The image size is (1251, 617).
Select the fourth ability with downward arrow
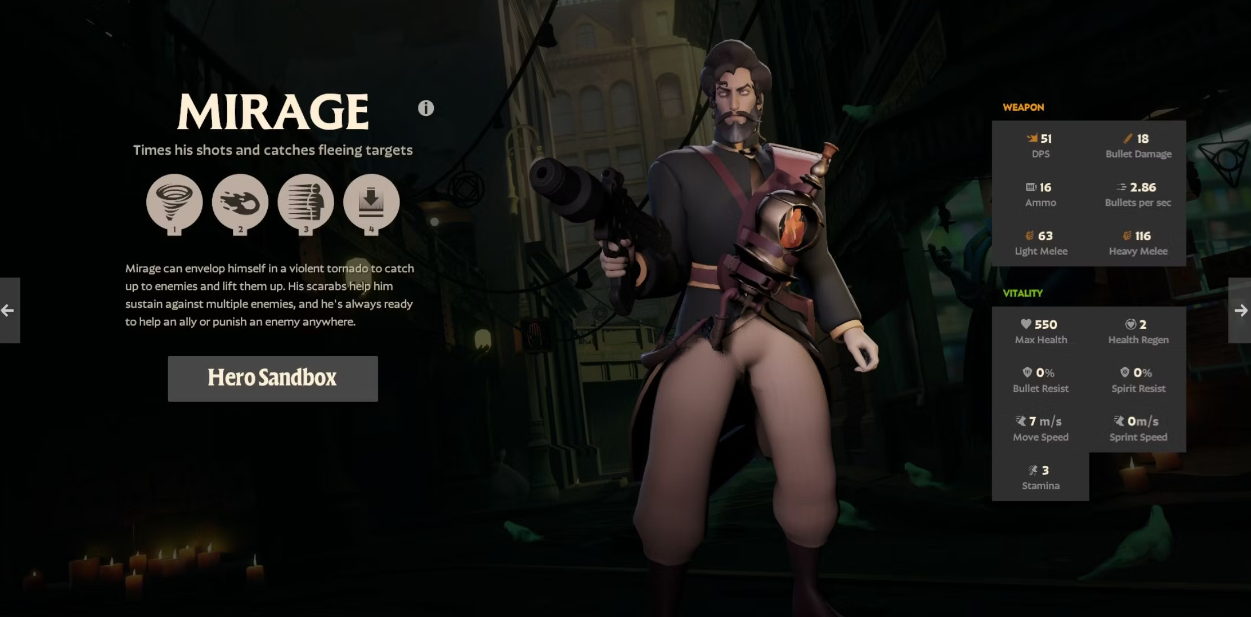pos(371,202)
